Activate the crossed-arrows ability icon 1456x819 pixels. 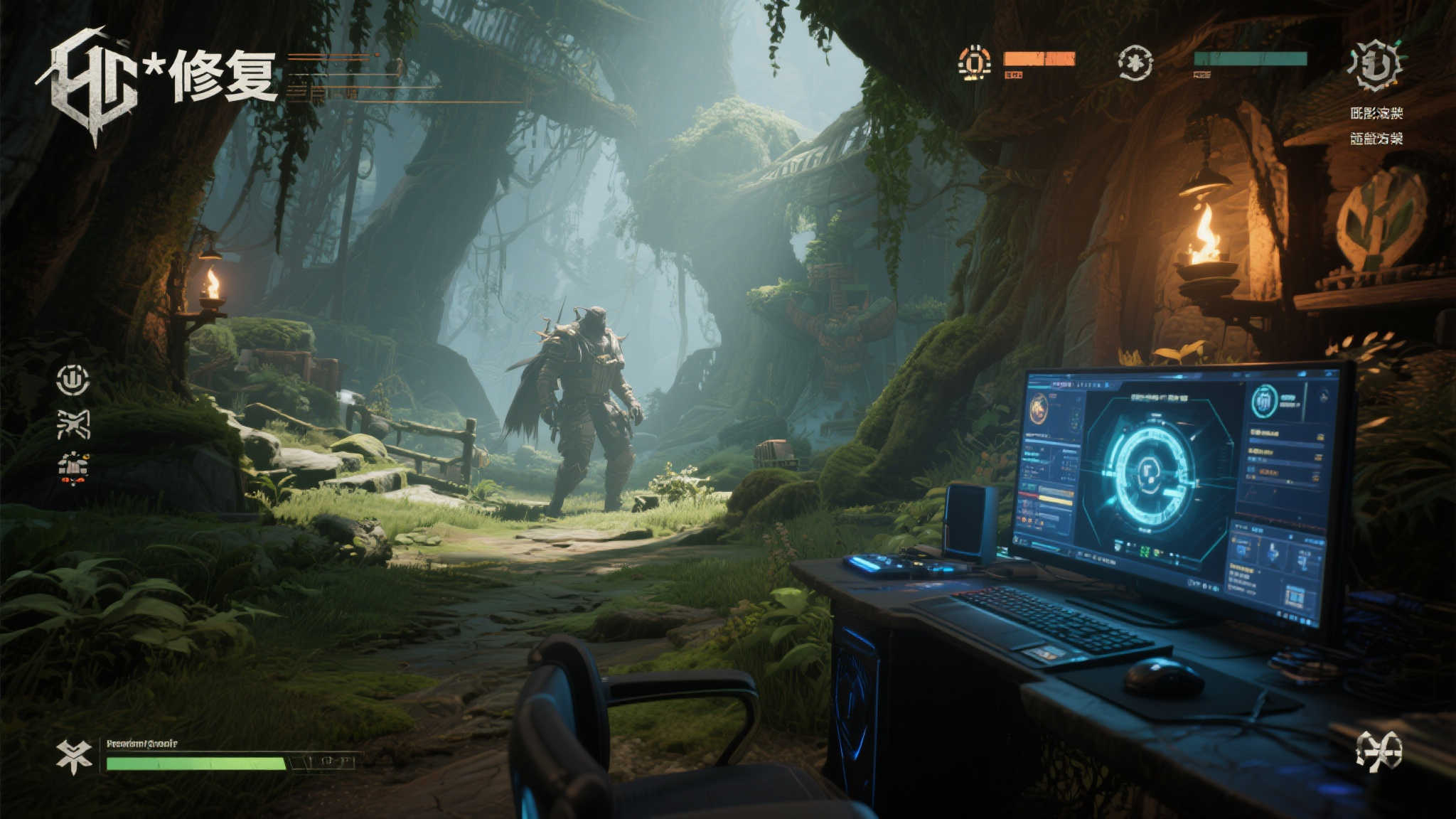pos(73,424)
